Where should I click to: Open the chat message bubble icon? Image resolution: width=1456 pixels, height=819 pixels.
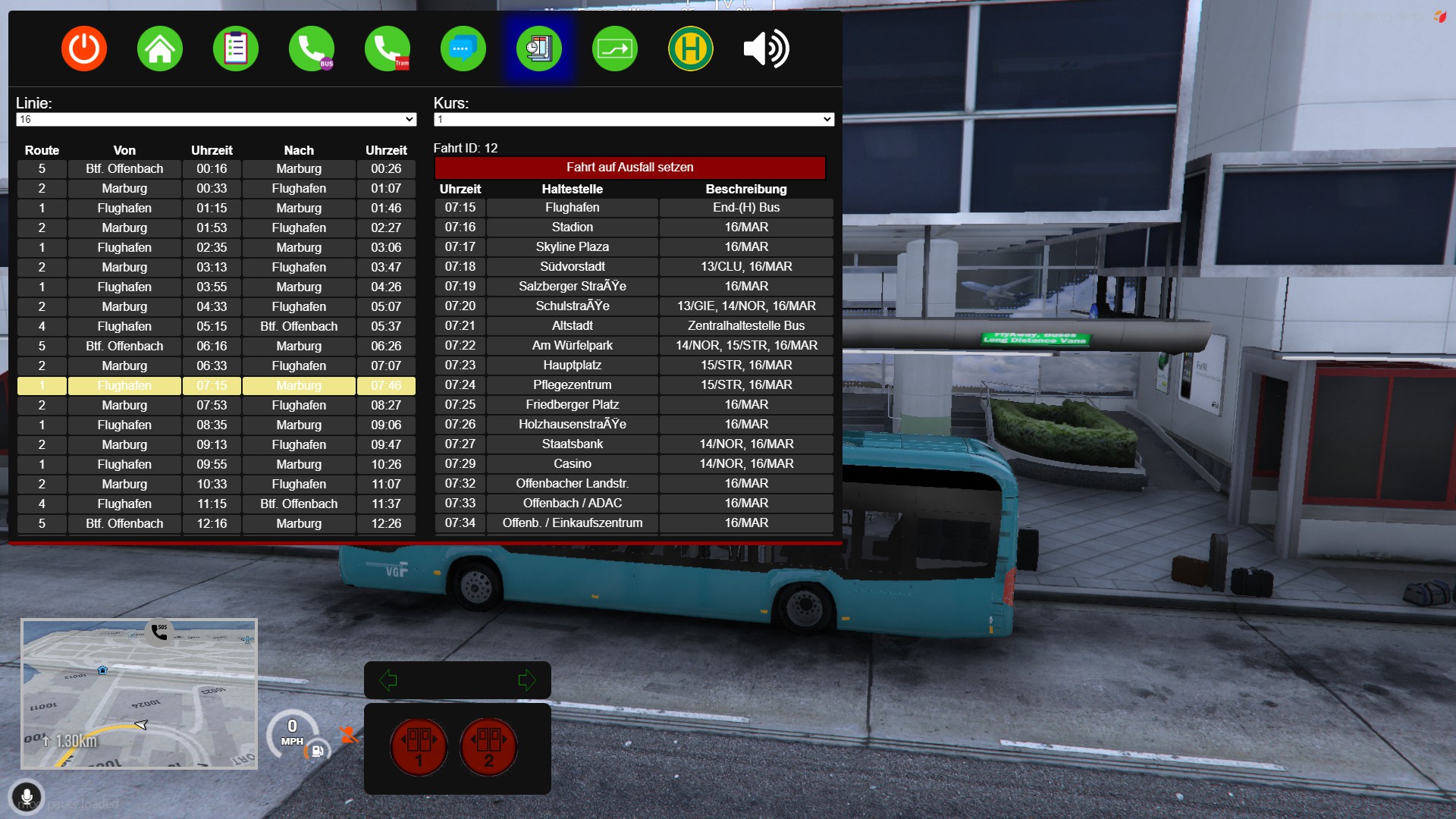pyautogui.click(x=463, y=49)
